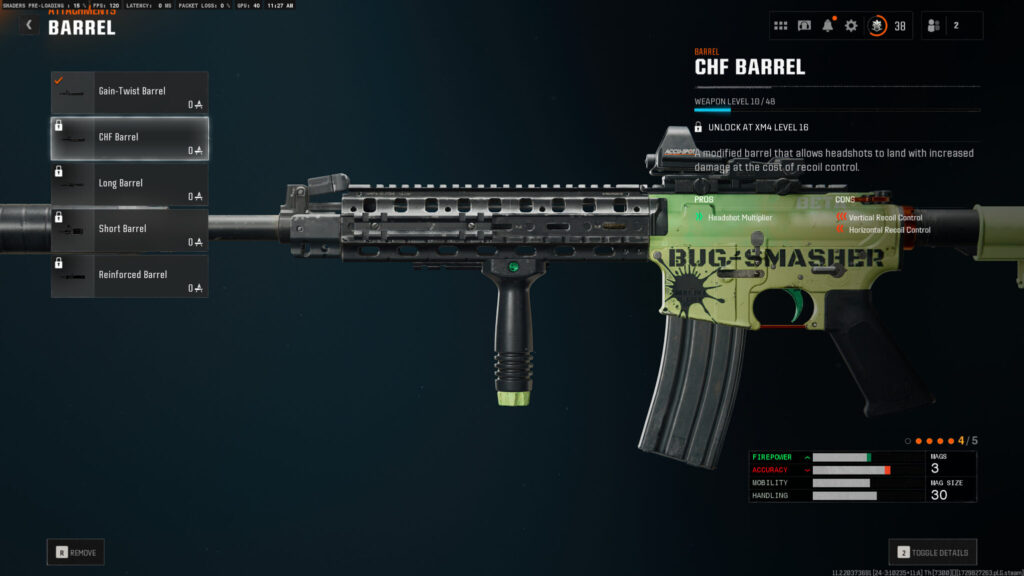Go back with the arrow button

(29, 26)
